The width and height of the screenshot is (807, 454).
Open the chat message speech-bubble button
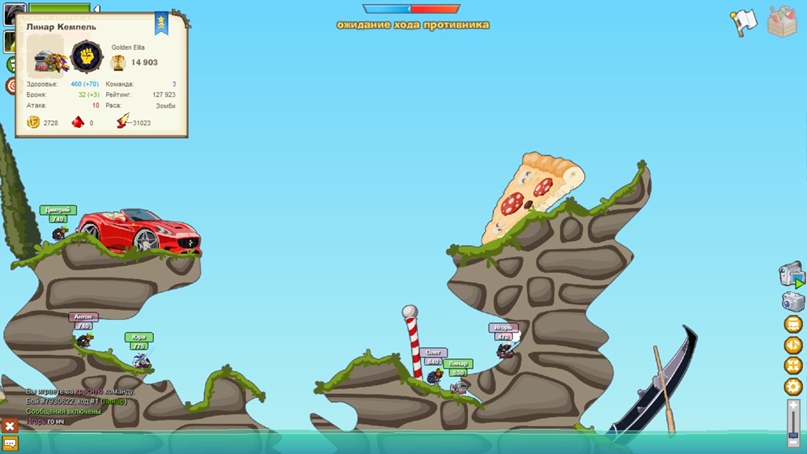[10, 443]
